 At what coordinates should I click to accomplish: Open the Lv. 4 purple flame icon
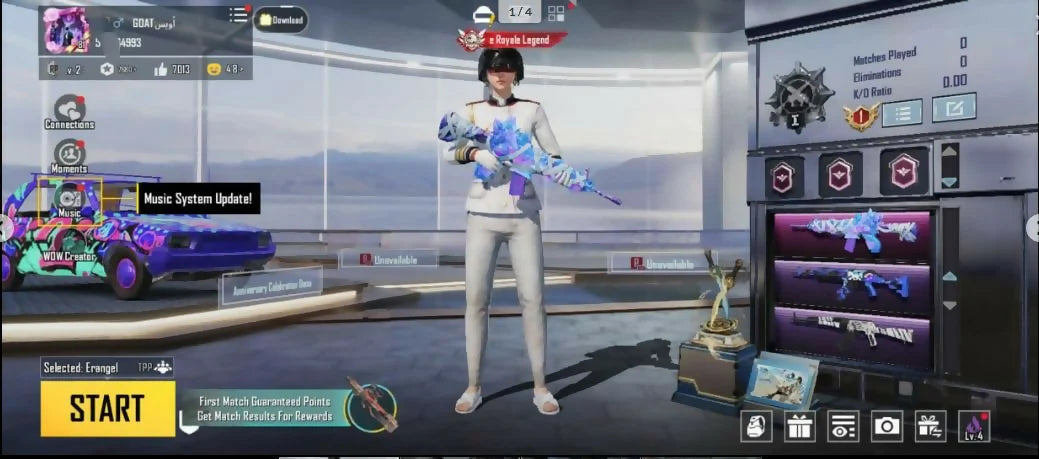coord(974,426)
